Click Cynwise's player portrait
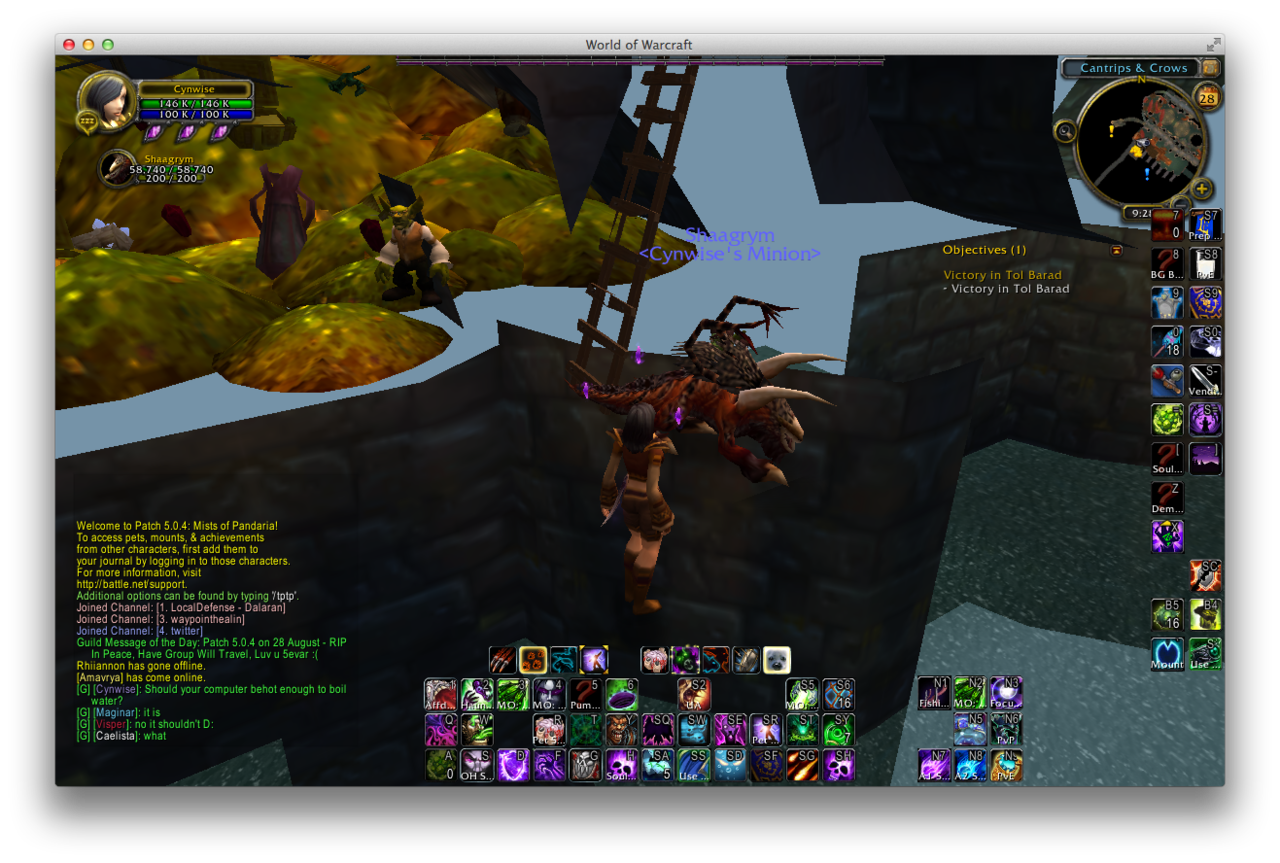The height and width of the screenshot is (863, 1280). [x=105, y=101]
